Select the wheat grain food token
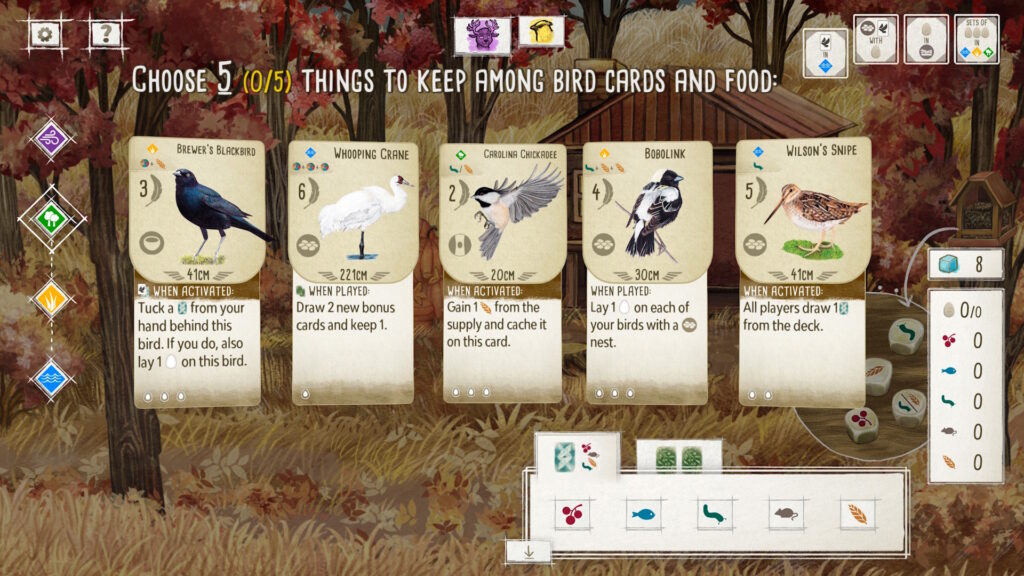This screenshot has width=1024, height=576. pos(857,514)
